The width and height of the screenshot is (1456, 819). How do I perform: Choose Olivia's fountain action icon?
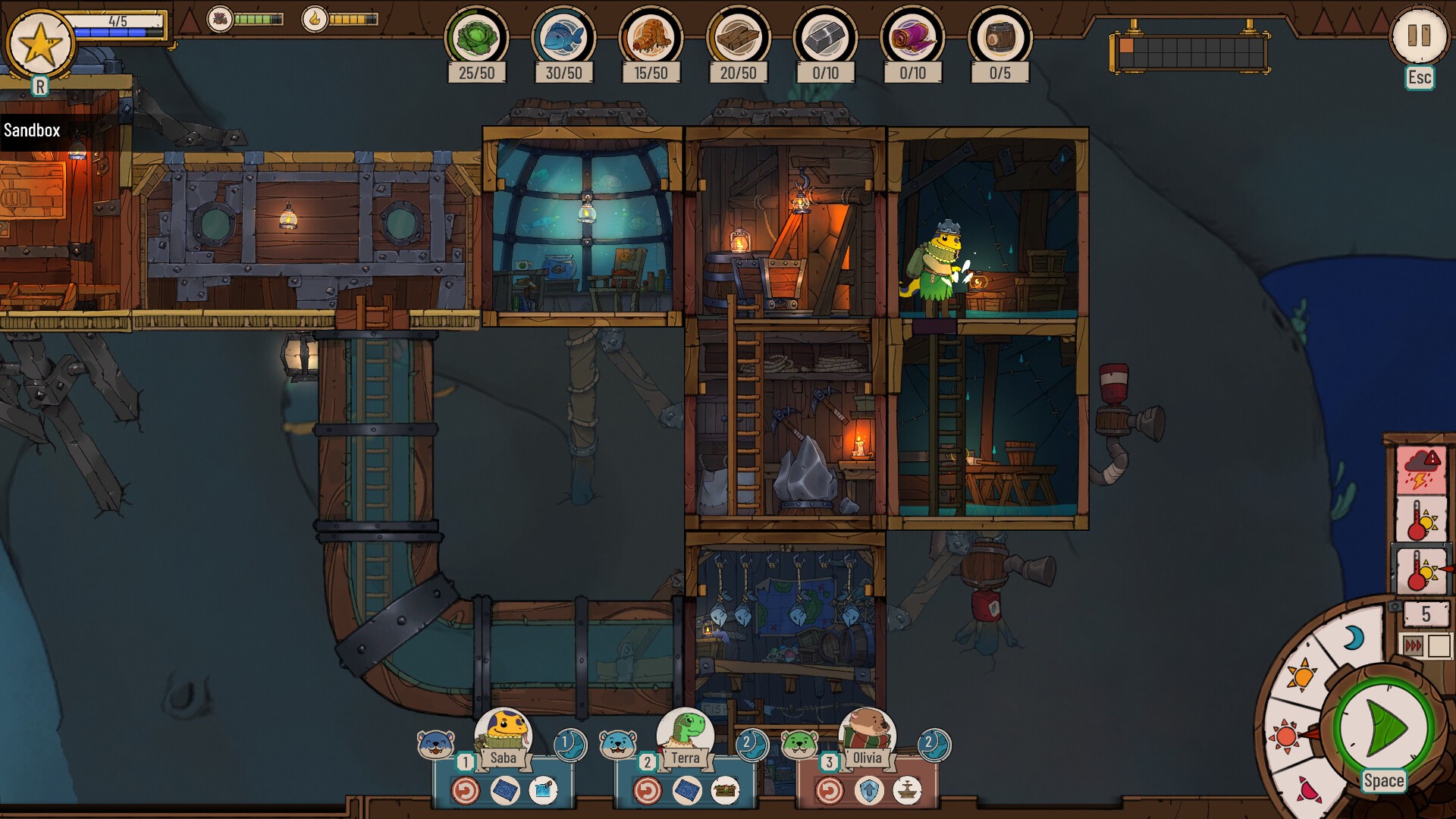click(907, 791)
